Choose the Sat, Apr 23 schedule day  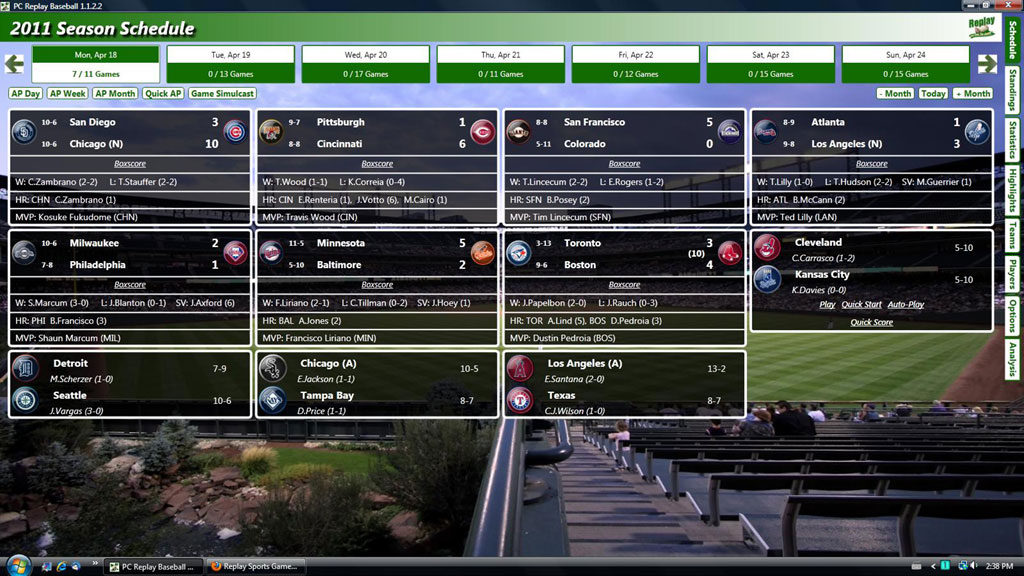pyautogui.click(x=771, y=64)
